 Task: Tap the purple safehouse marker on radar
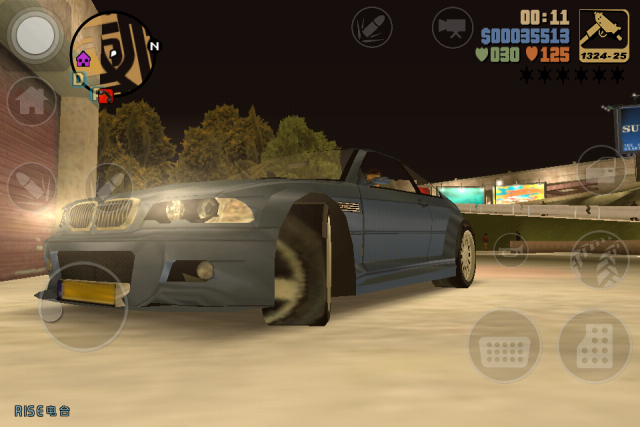84,59
